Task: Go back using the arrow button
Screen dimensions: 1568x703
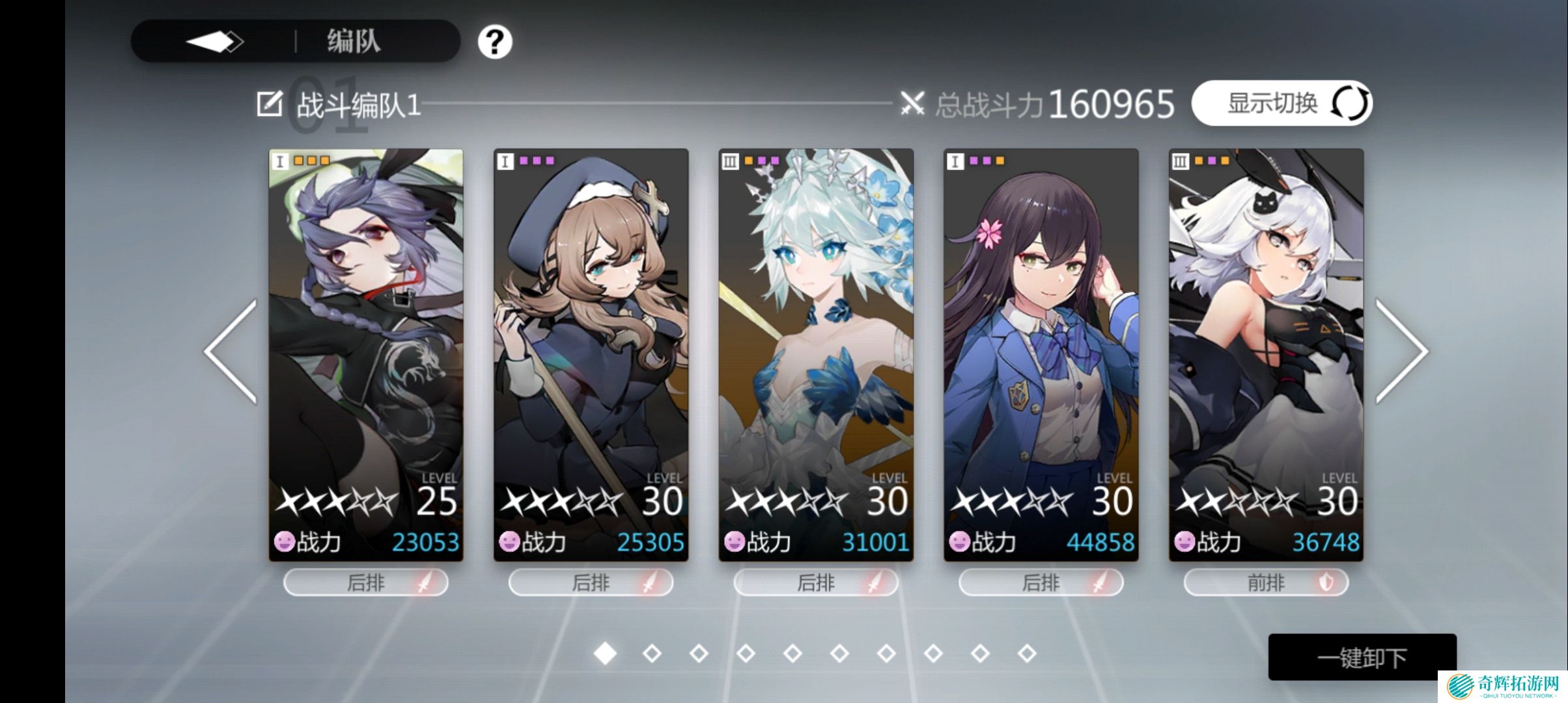Action: (x=214, y=42)
